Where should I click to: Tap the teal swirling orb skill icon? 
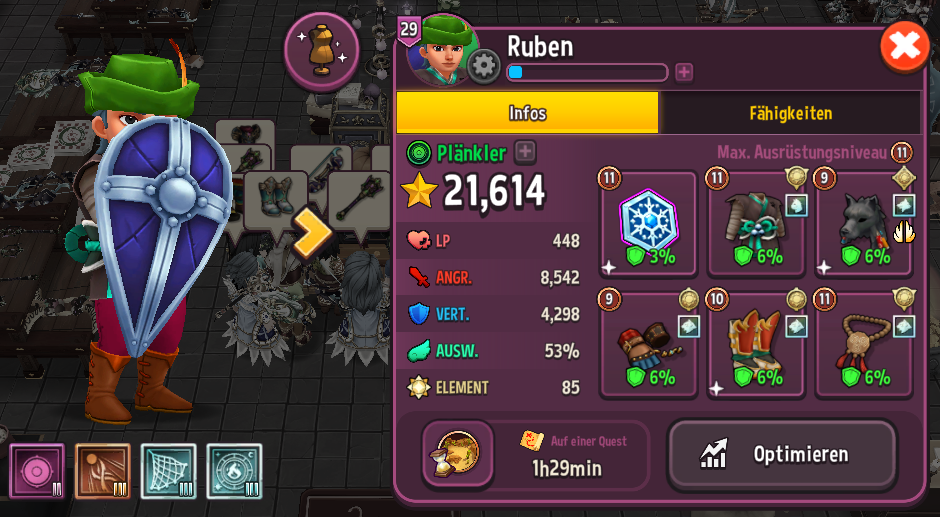(234, 471)
